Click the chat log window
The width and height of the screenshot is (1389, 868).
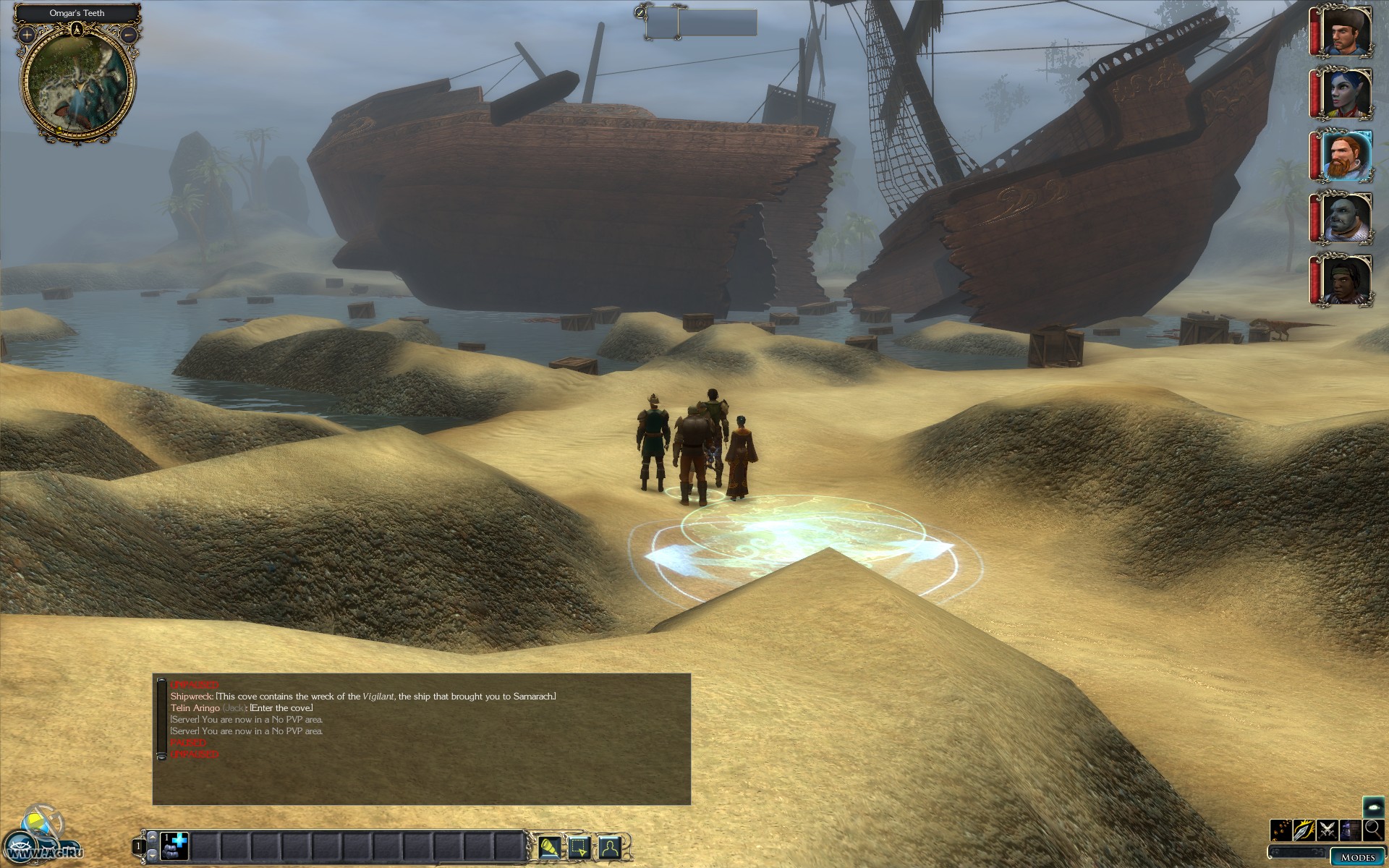(422, 739)
